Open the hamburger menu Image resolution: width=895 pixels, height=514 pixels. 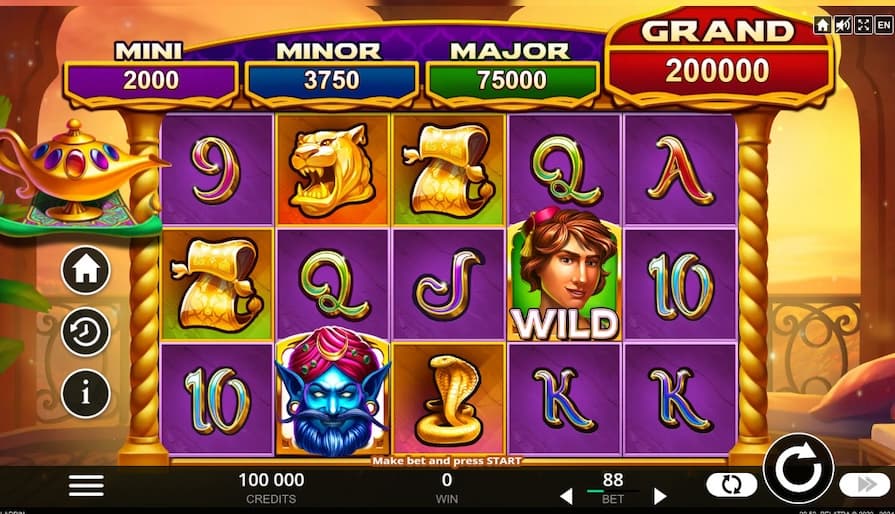[86, 485]
